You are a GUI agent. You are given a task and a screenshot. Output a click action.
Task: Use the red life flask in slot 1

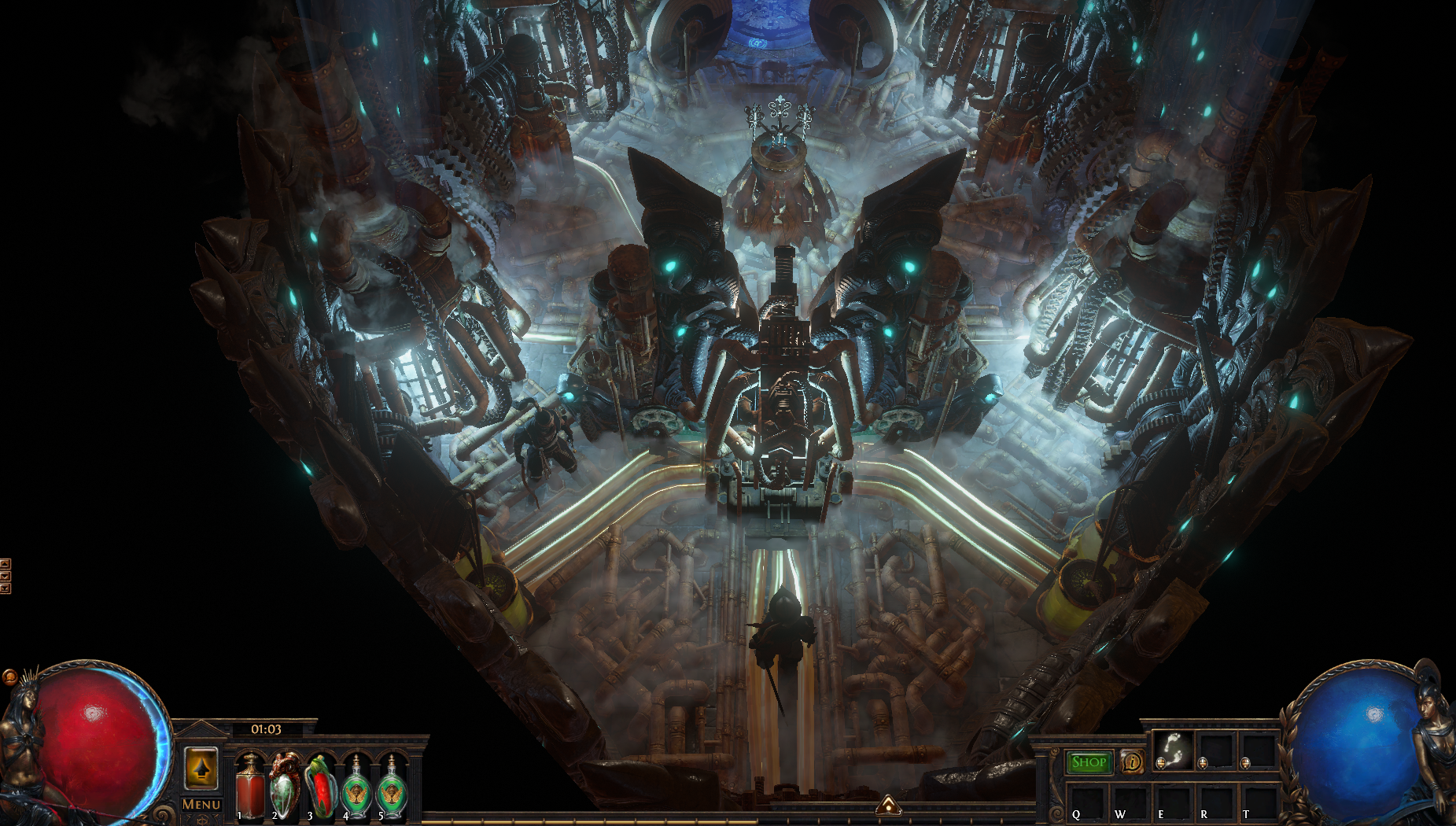click(250, 787)
